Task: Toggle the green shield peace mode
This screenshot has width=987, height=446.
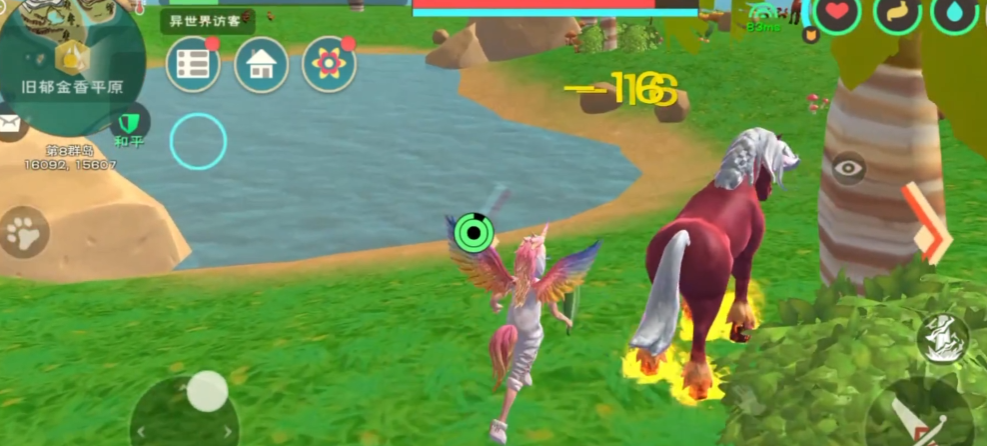Action: click(x=128, y=122)
